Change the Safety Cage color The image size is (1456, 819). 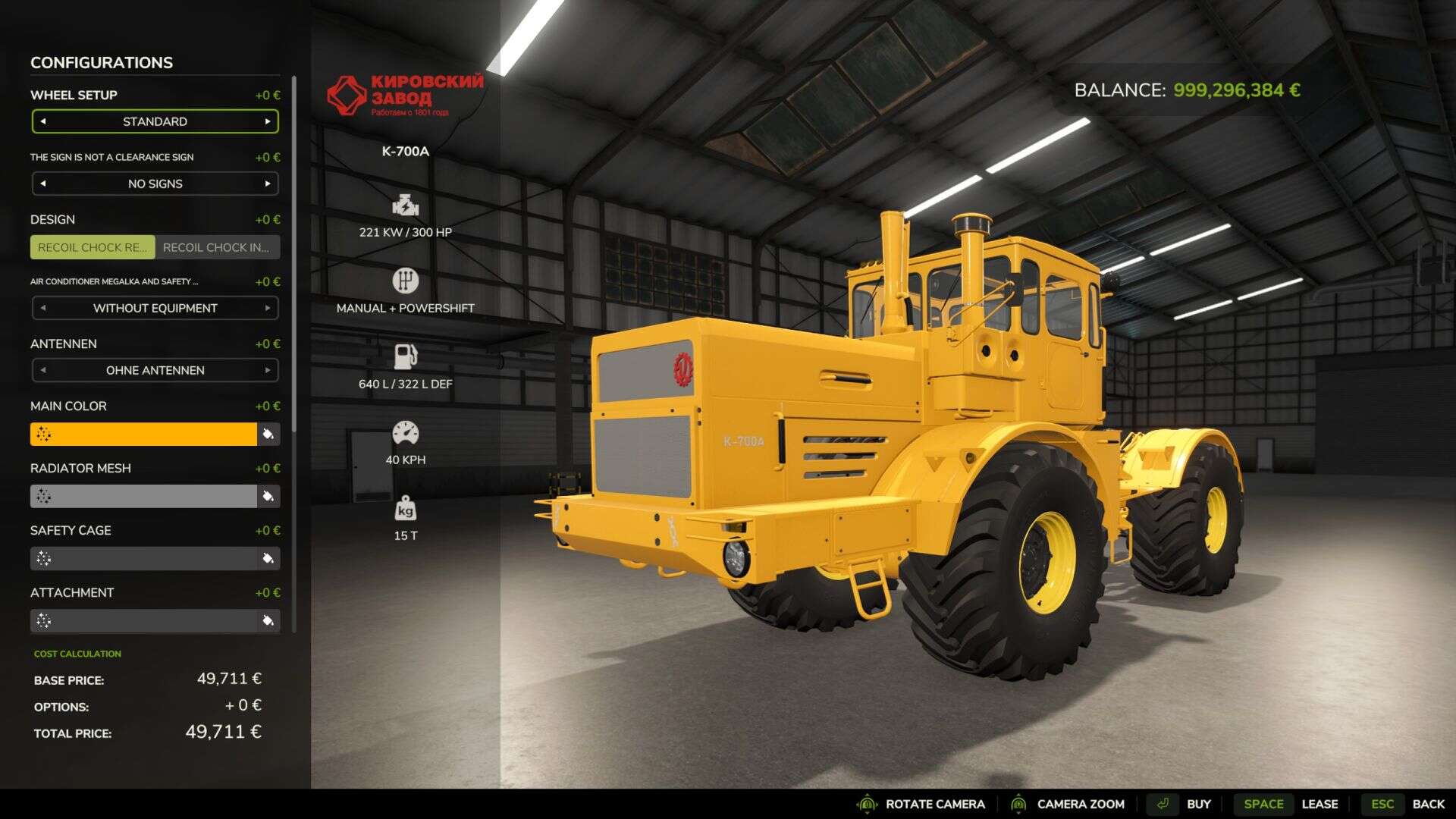(144, 558)
